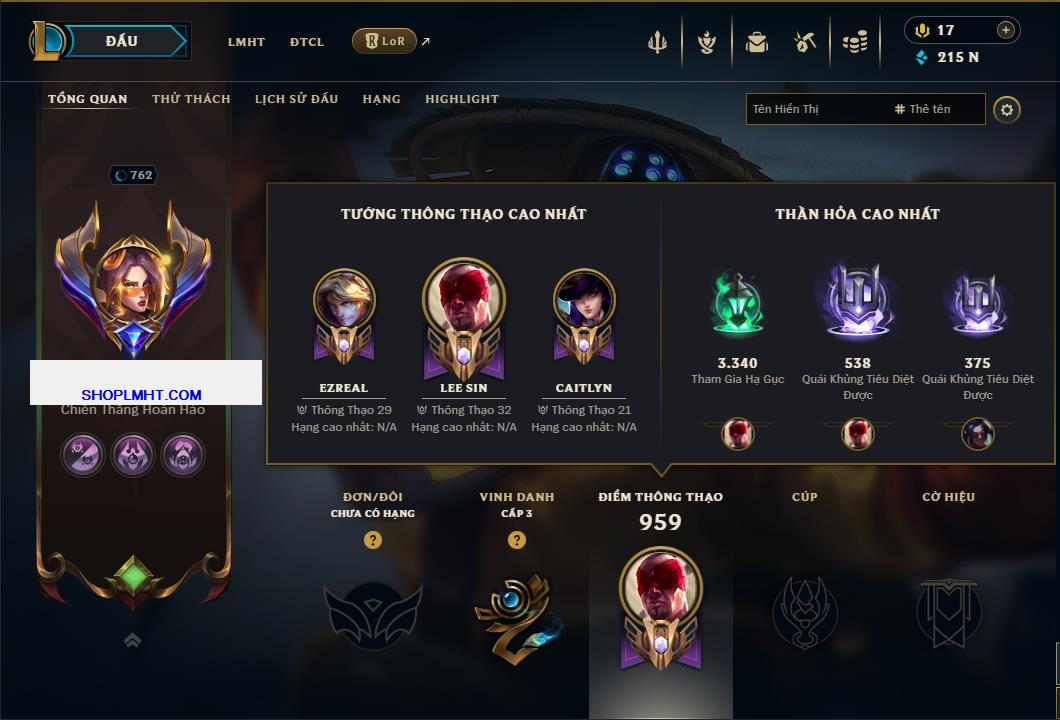Add RP with the plus button

click(x=1005, y=30)
